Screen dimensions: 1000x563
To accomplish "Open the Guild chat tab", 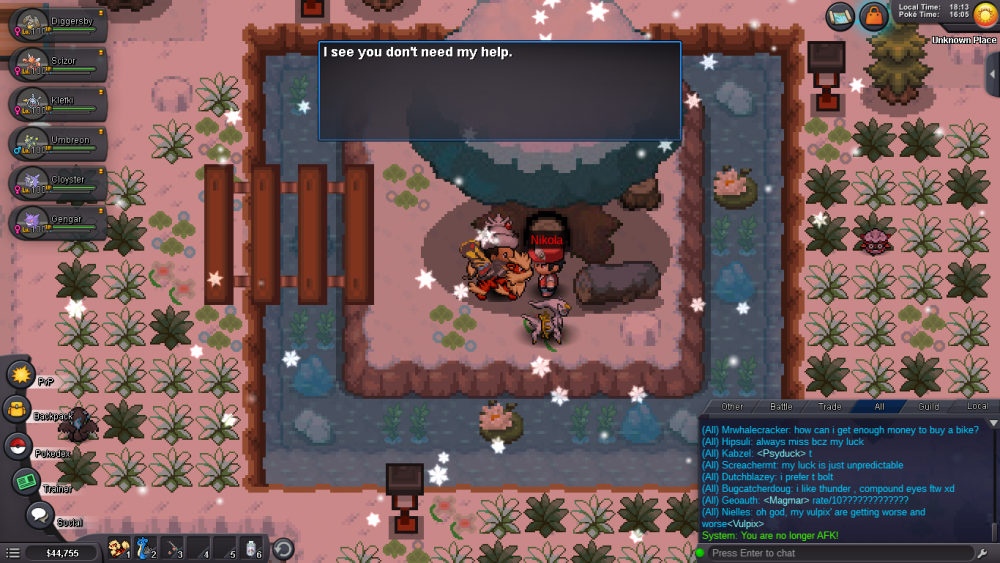I will (929, 407).
